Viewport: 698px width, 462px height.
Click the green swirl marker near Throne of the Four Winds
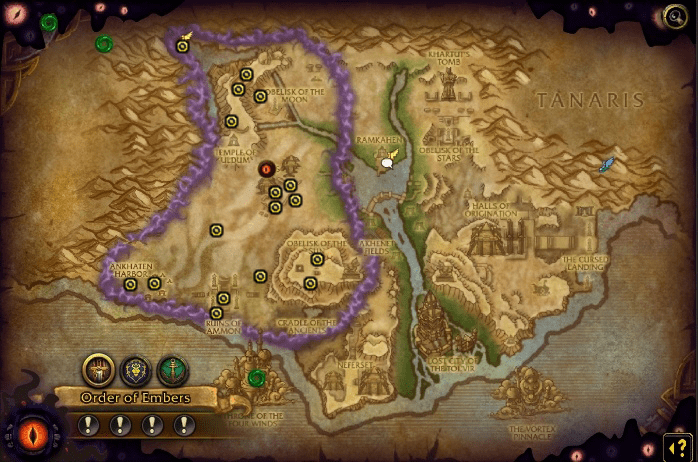click(257, 377)
